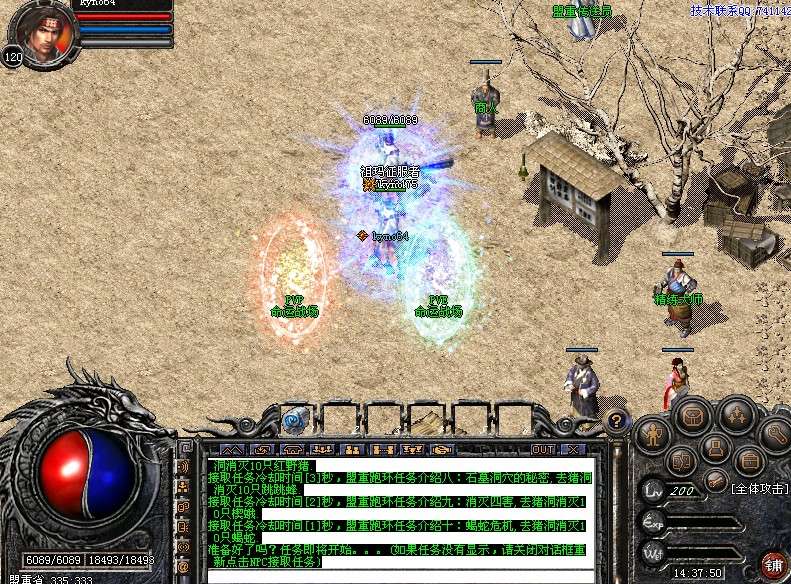Click the Lv level orb button
This screenshot has width=791, height=584.
[x=653, y=491]
